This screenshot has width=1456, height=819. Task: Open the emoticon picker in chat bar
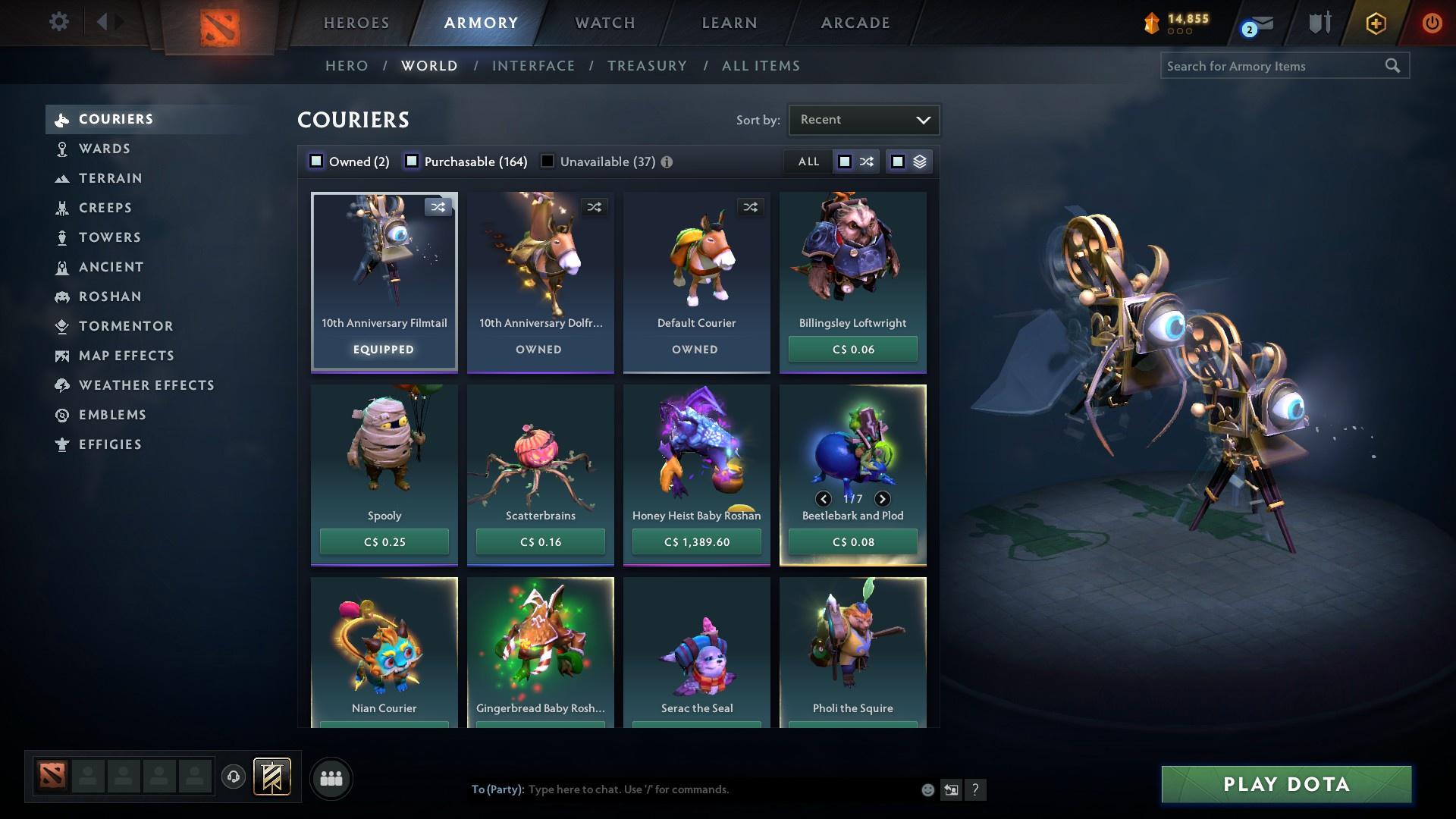tap(927, 789)
